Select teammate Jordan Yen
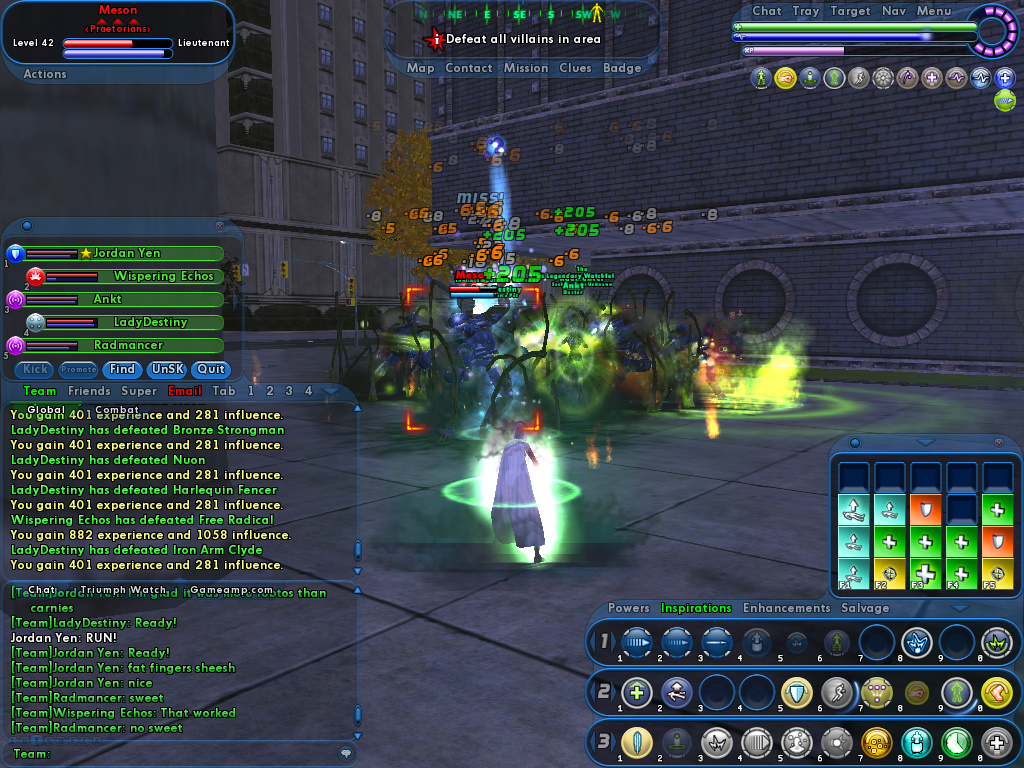1024x768 pixels. click(x=126, y=254)
